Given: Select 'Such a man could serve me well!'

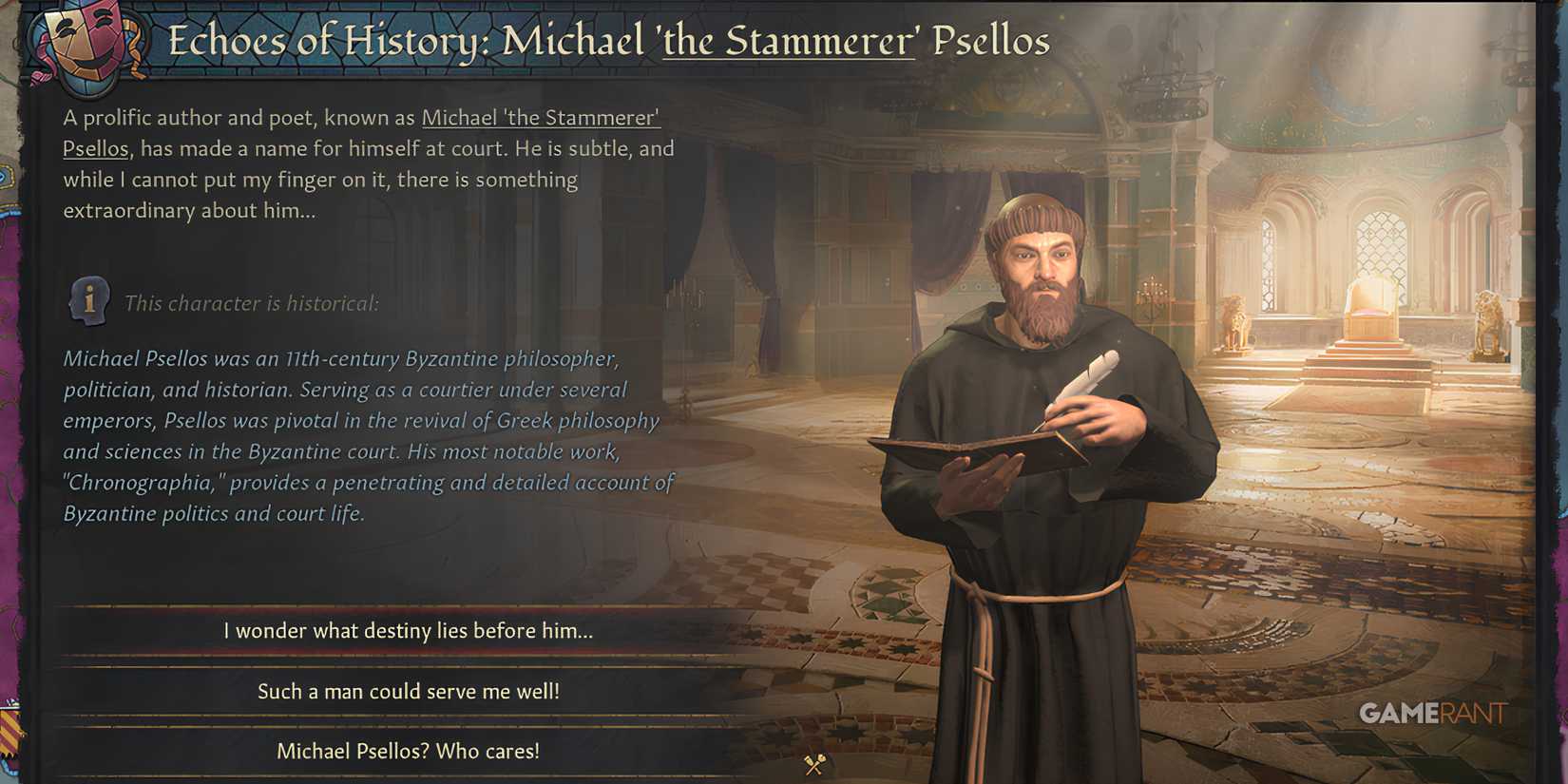Looking at the screenshot, I should click(411, 692).
